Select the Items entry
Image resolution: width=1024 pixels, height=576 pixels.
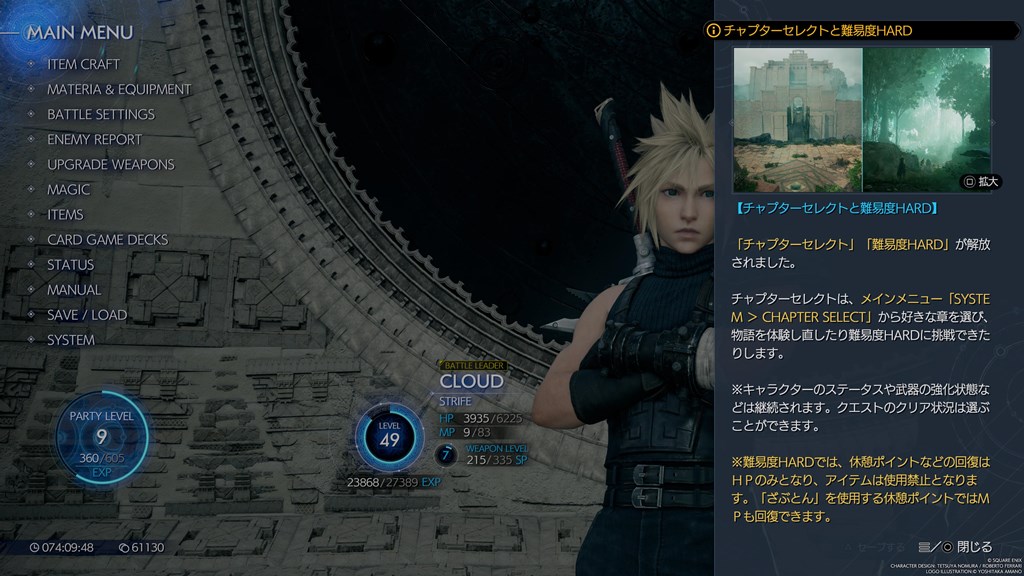coord(65,214)
